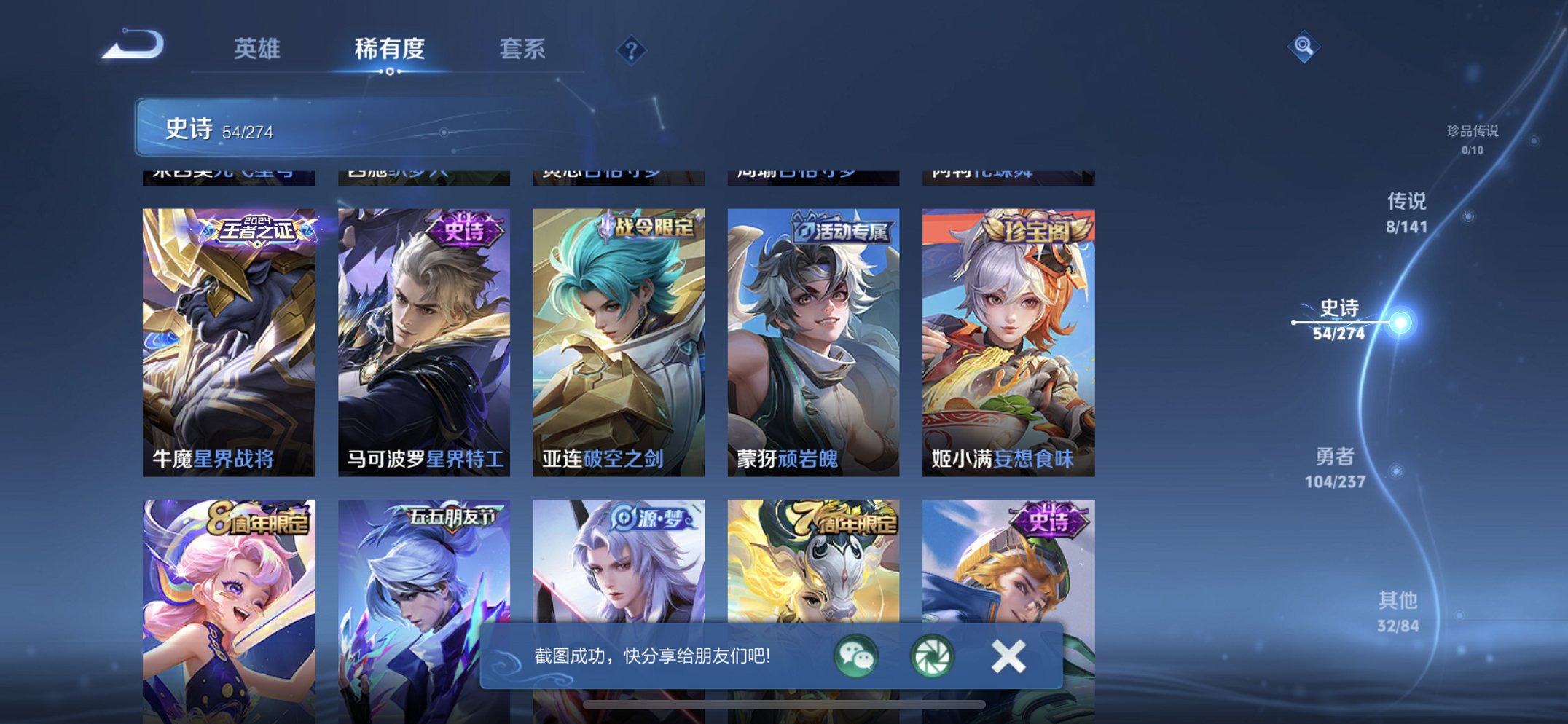Viewport: 1568px width, 724px height.
Task: Open 马可波罗星界特工 skin card
Action: [423, 342]
